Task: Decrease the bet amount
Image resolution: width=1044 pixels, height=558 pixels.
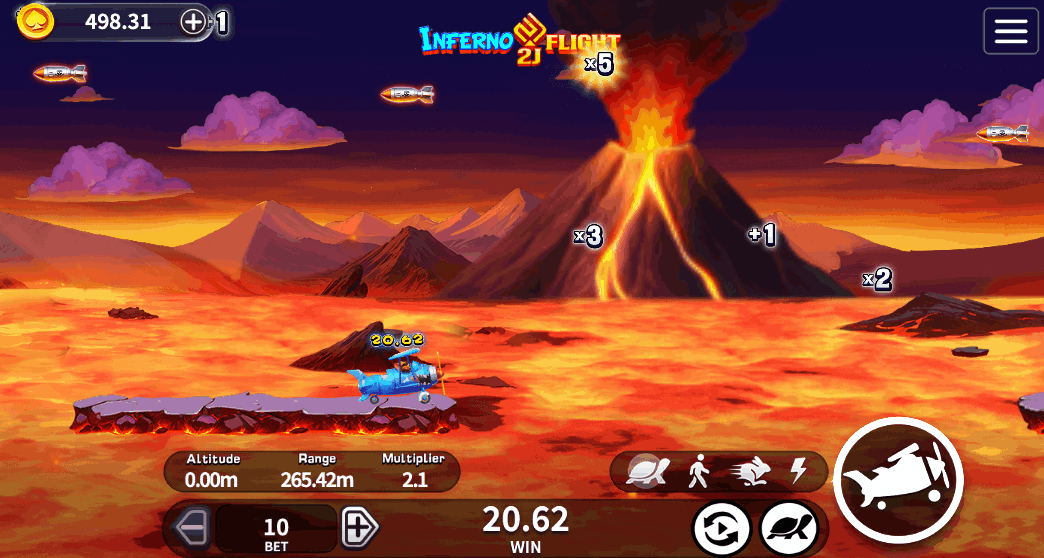Action: [x=191, y=526]
